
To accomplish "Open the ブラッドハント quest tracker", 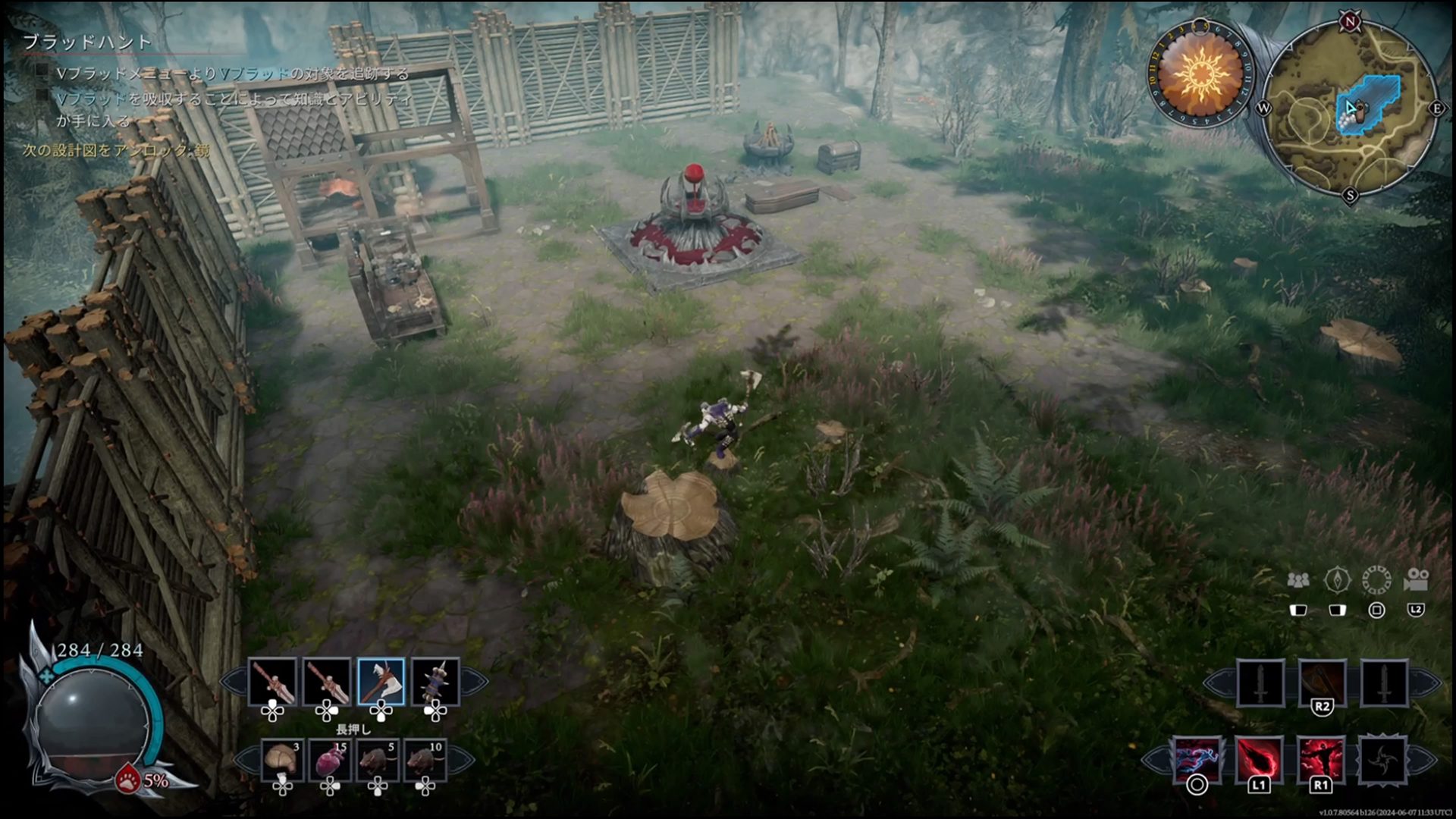I will point(87,42).
